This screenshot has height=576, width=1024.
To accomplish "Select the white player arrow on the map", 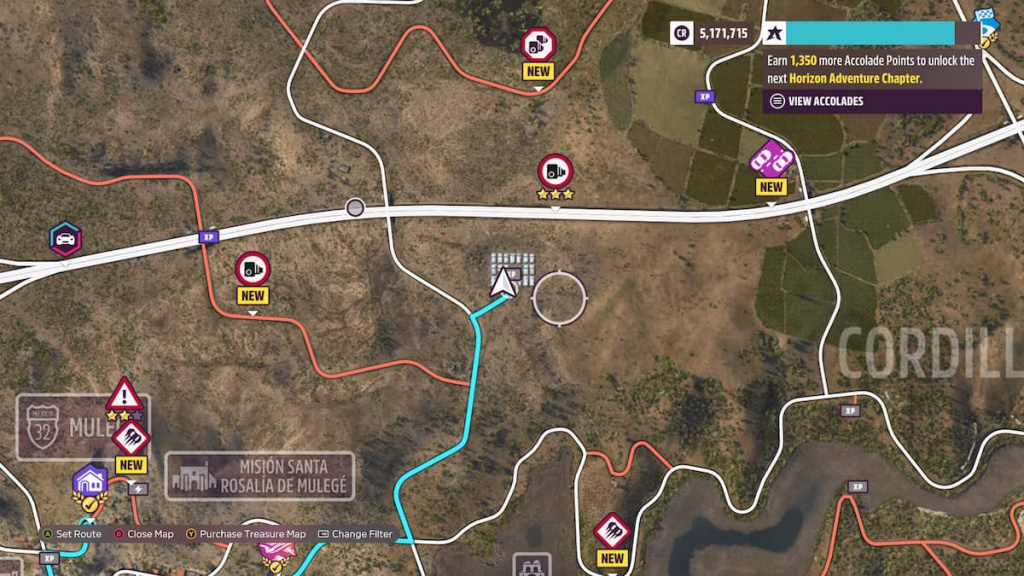I will tap(504, 283).
